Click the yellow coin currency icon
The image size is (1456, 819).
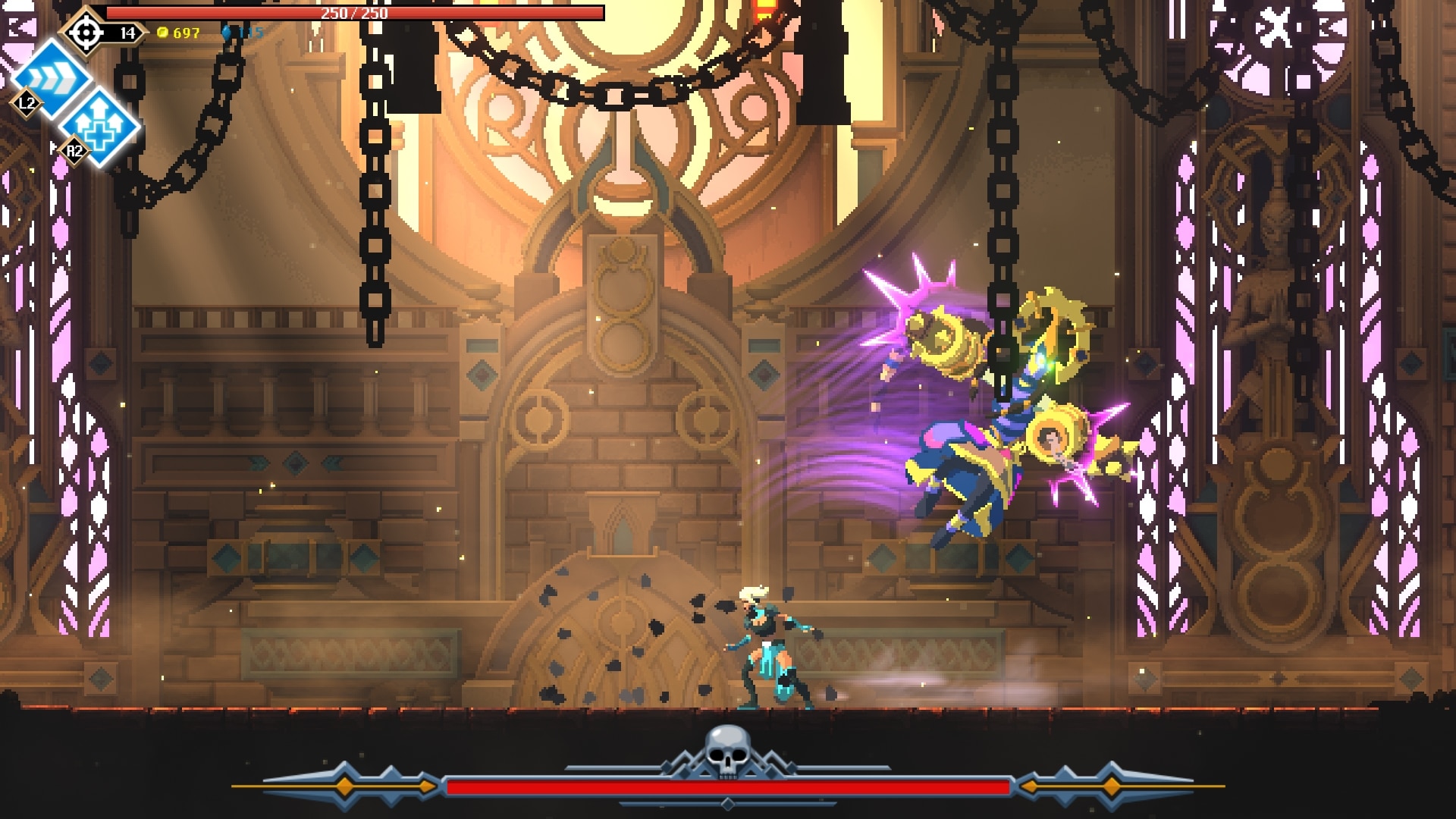tap(162, 33)
